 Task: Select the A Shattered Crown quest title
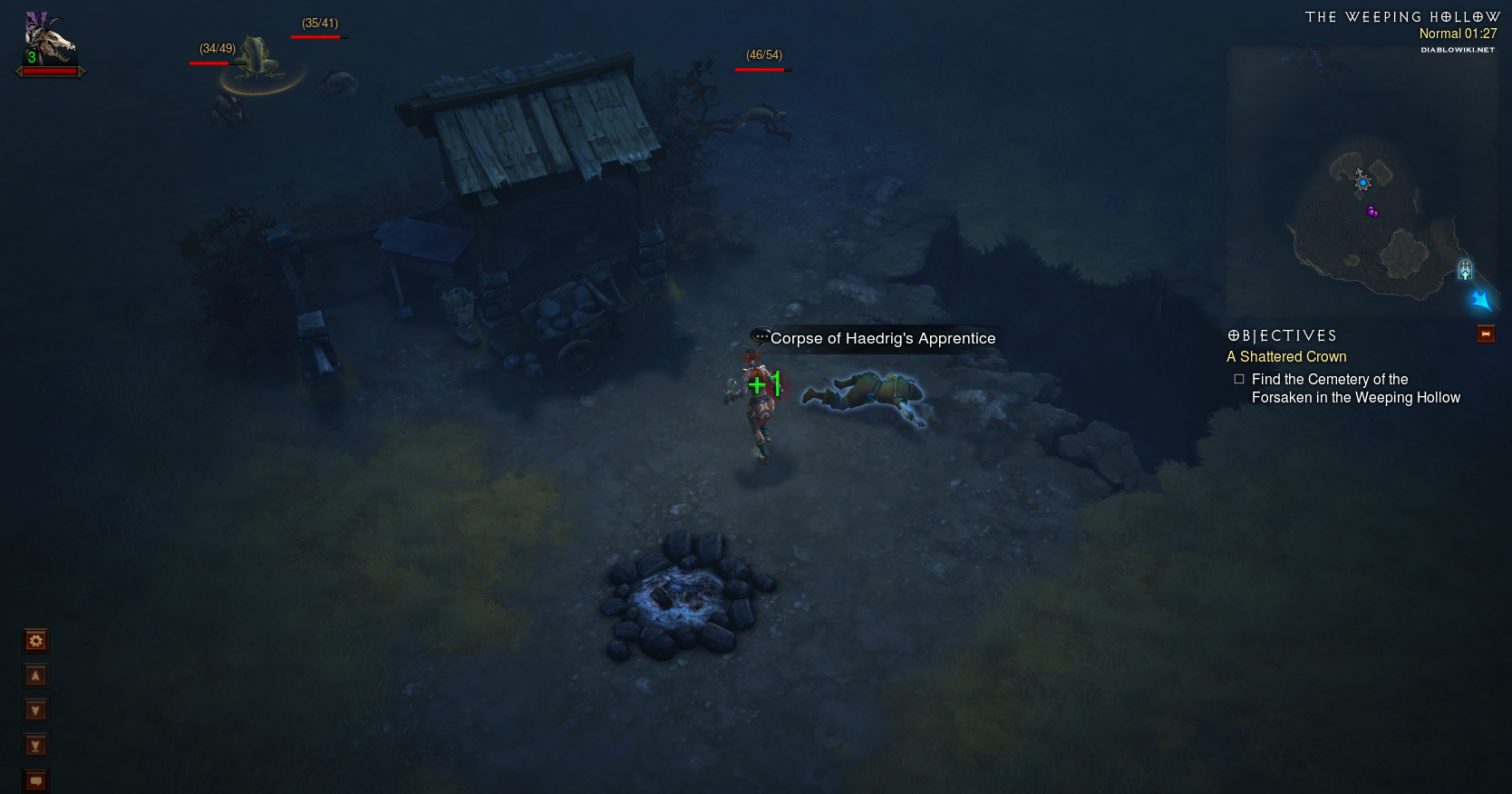[x=1286, y=357]
